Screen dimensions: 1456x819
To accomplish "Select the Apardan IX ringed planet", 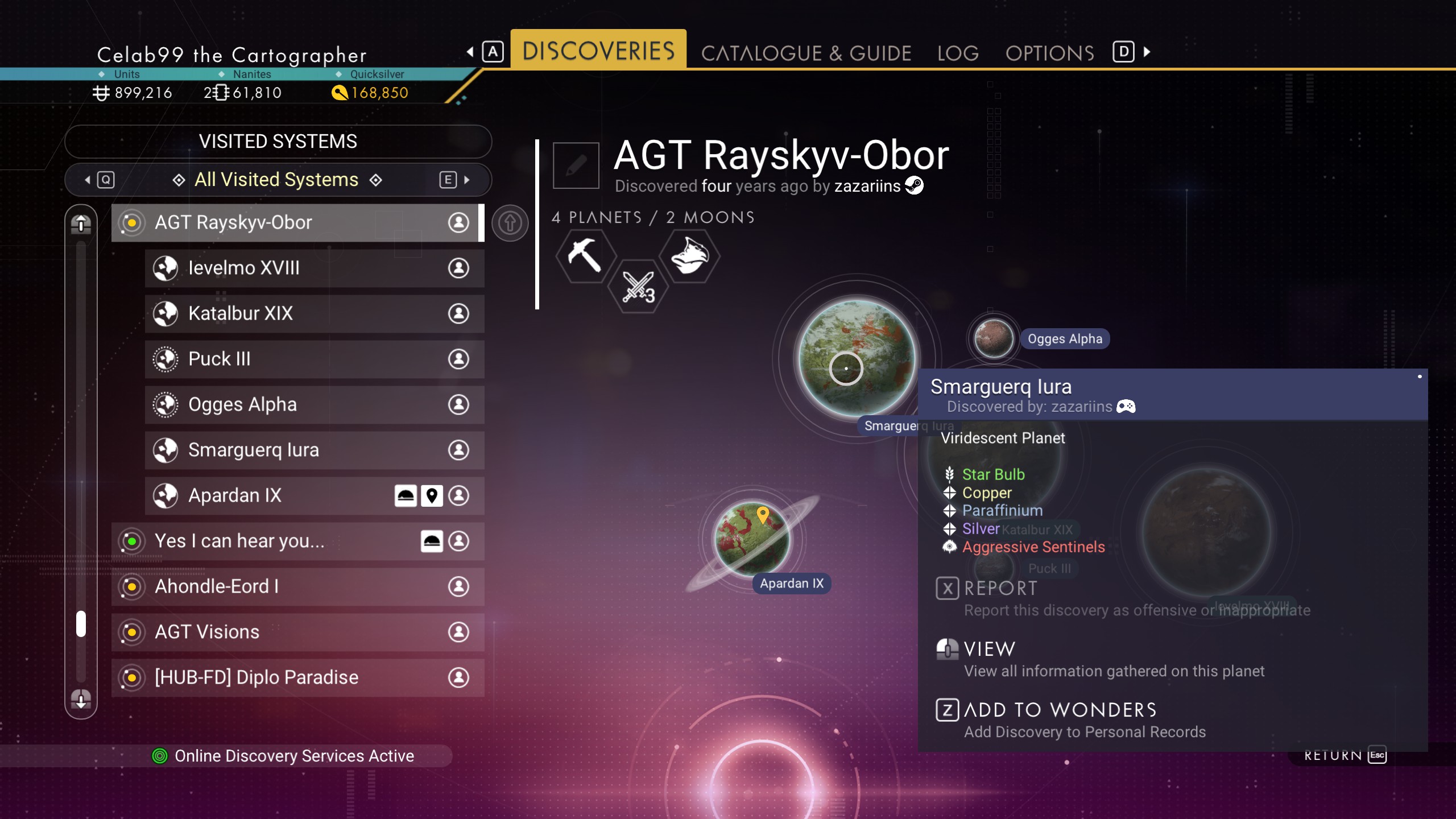I will point(752,538).
